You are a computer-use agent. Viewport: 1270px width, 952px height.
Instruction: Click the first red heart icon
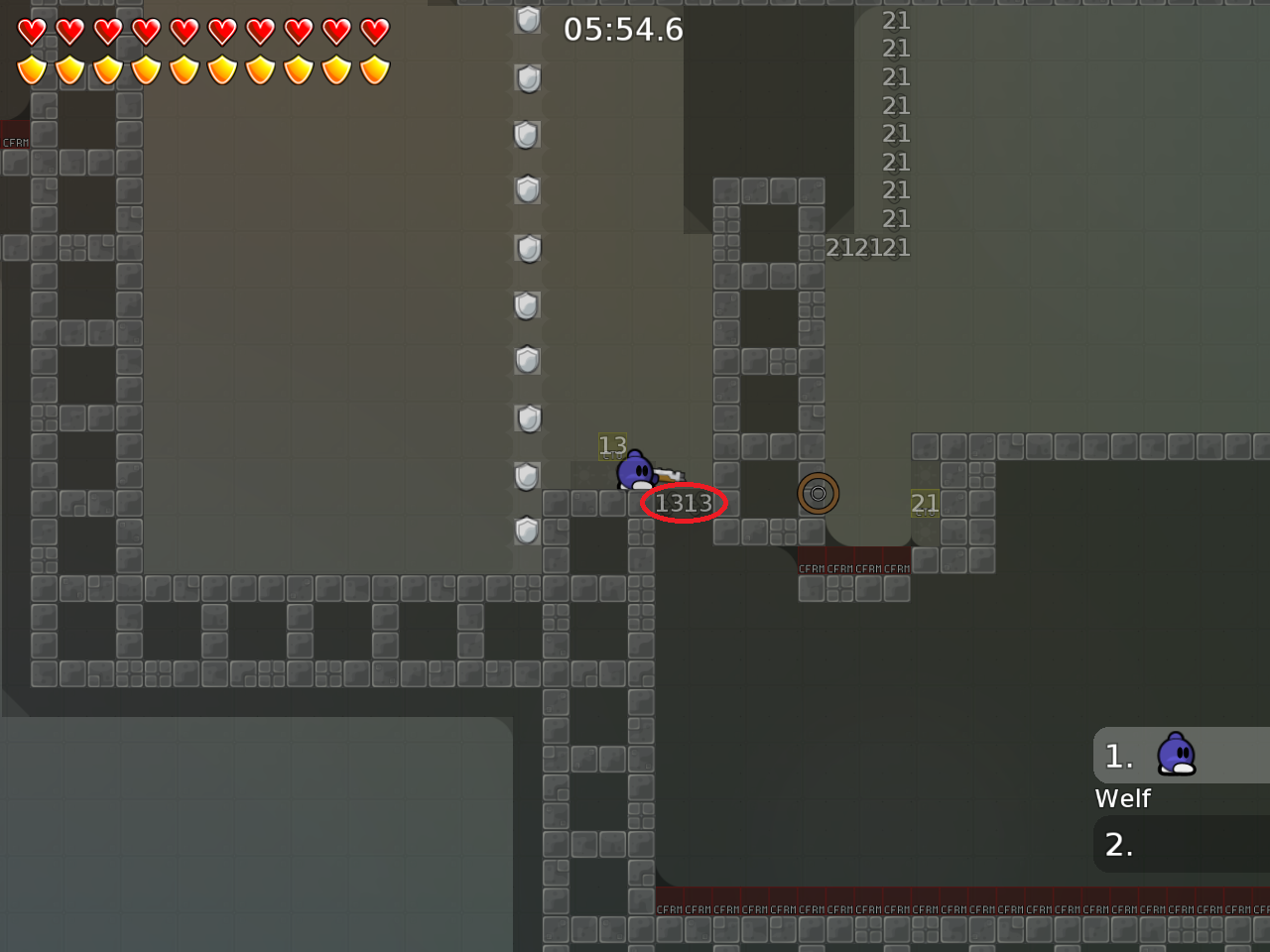click(33, 31)
